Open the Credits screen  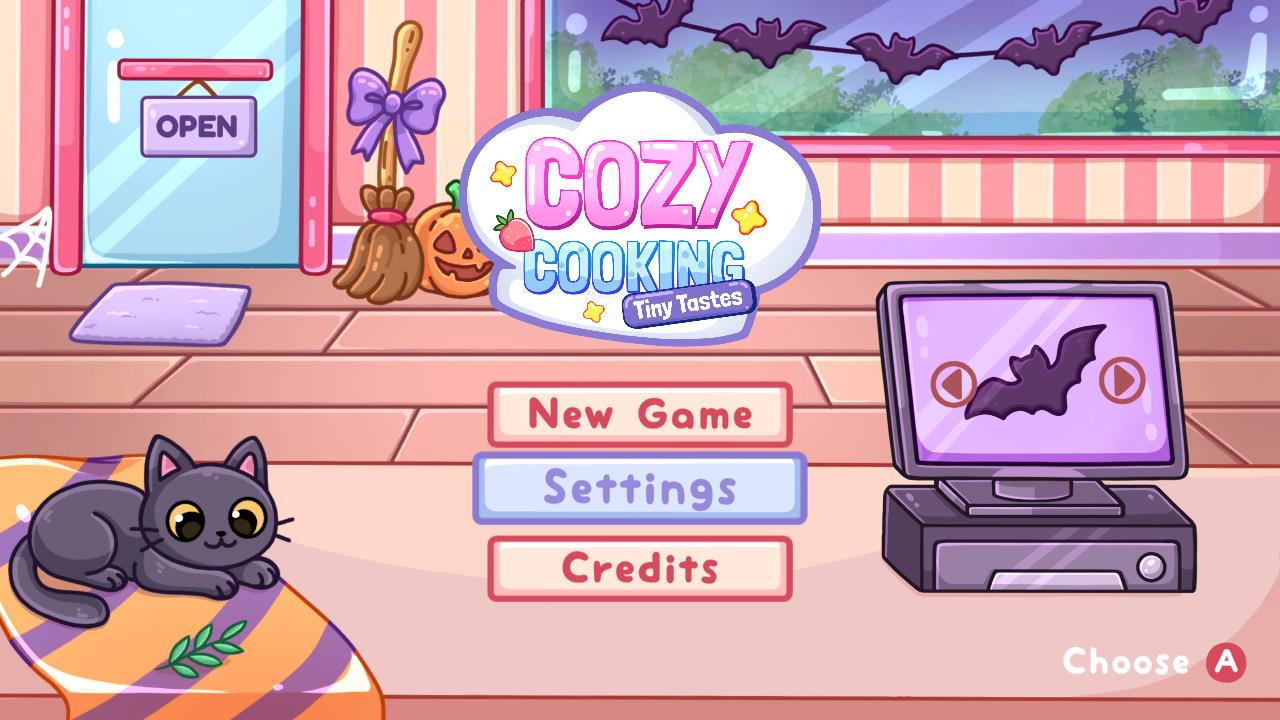tap(641, 566)
